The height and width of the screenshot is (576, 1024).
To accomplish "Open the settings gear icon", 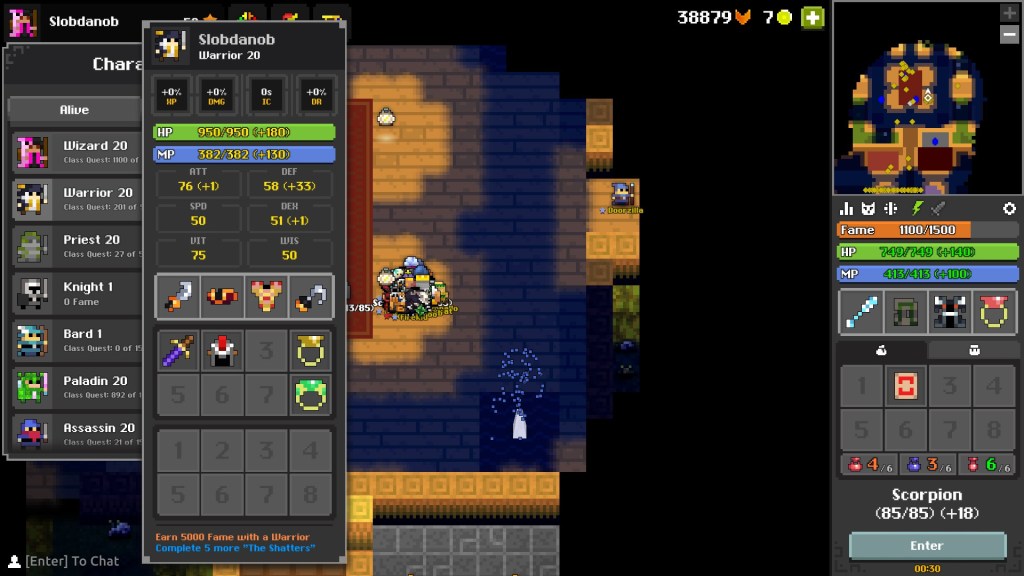I will tap(1009, 208).
